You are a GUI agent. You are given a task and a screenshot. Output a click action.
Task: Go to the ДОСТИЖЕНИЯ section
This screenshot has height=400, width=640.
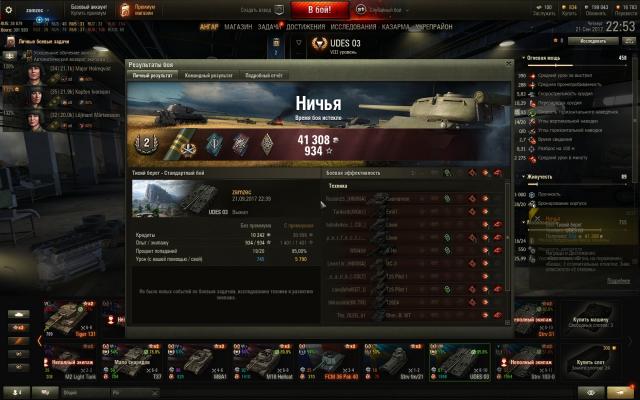(x=305, y=28)
